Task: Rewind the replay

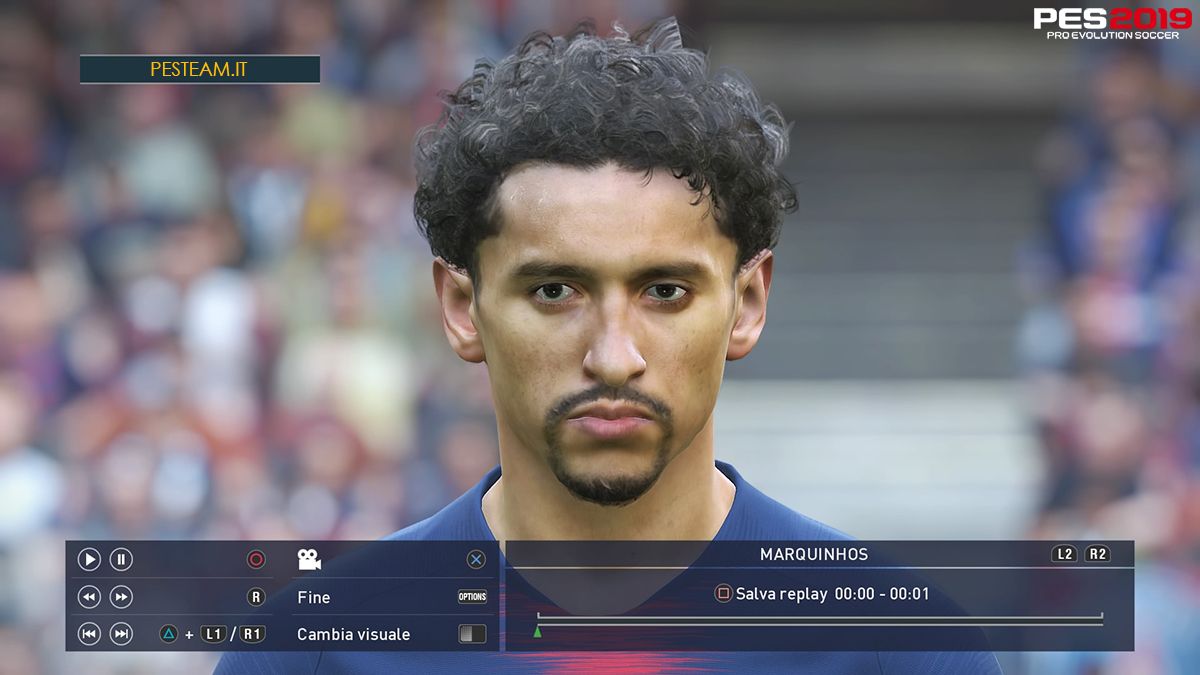Action: click(x=89, y=597)
